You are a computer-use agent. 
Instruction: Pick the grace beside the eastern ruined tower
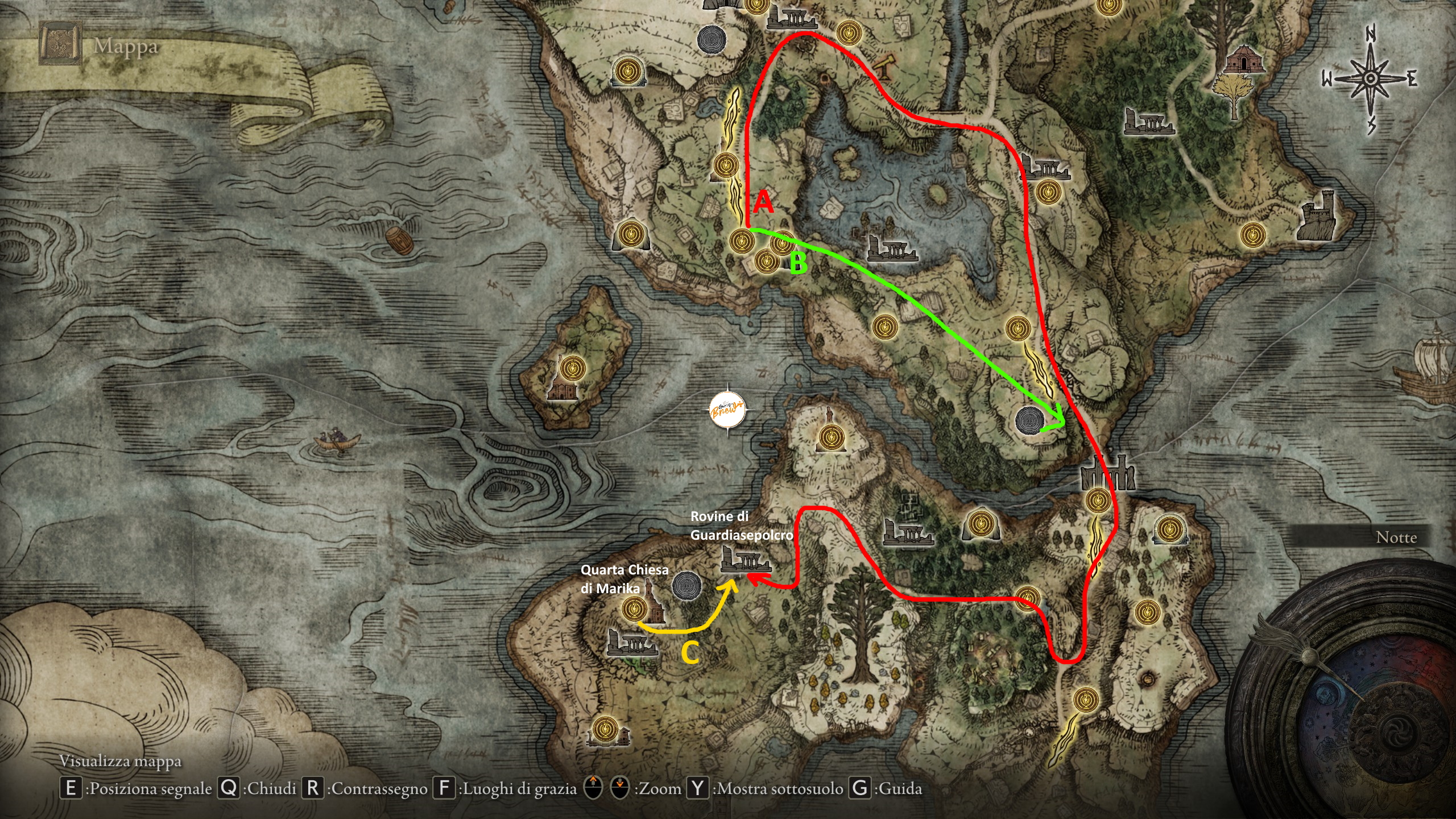[1252, 234]
